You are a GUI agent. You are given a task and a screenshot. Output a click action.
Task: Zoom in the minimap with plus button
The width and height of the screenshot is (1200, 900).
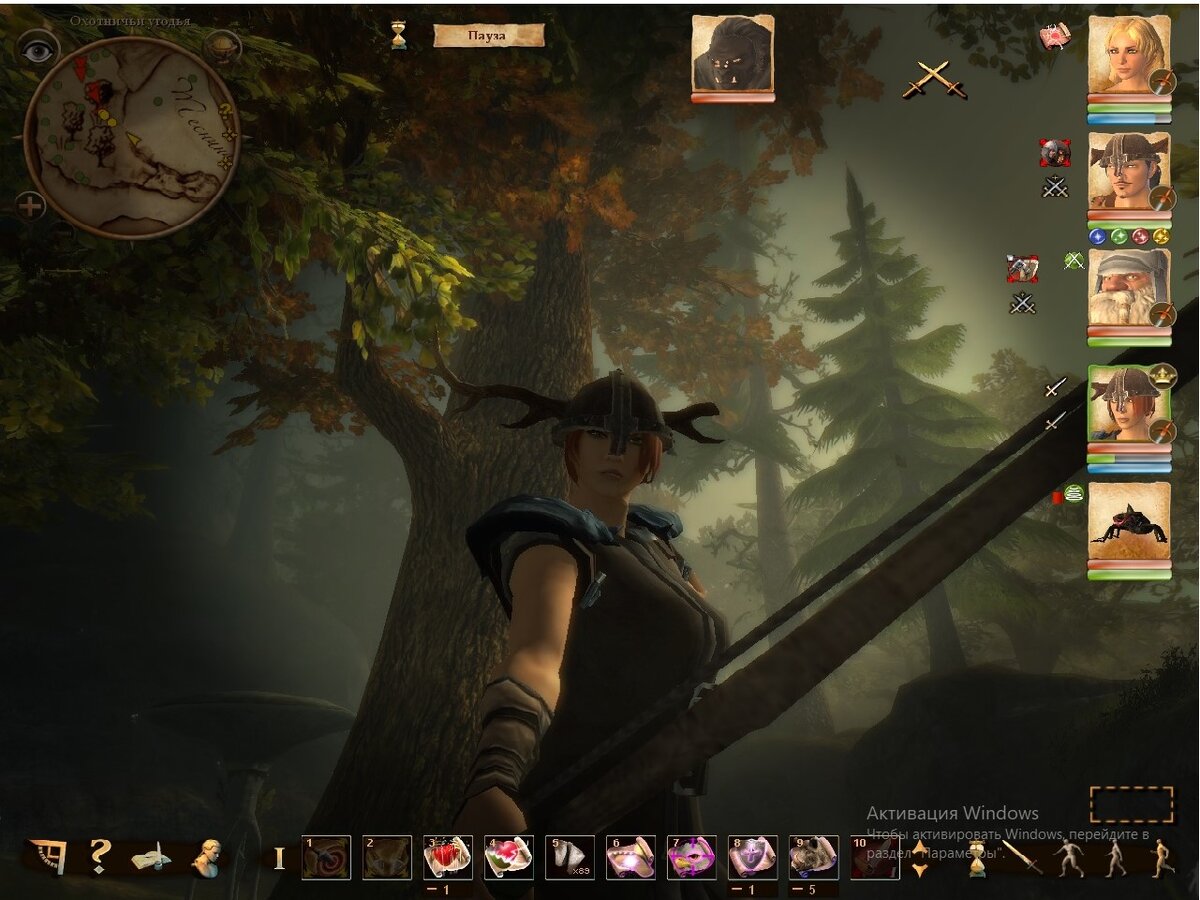tap(31, 207)
